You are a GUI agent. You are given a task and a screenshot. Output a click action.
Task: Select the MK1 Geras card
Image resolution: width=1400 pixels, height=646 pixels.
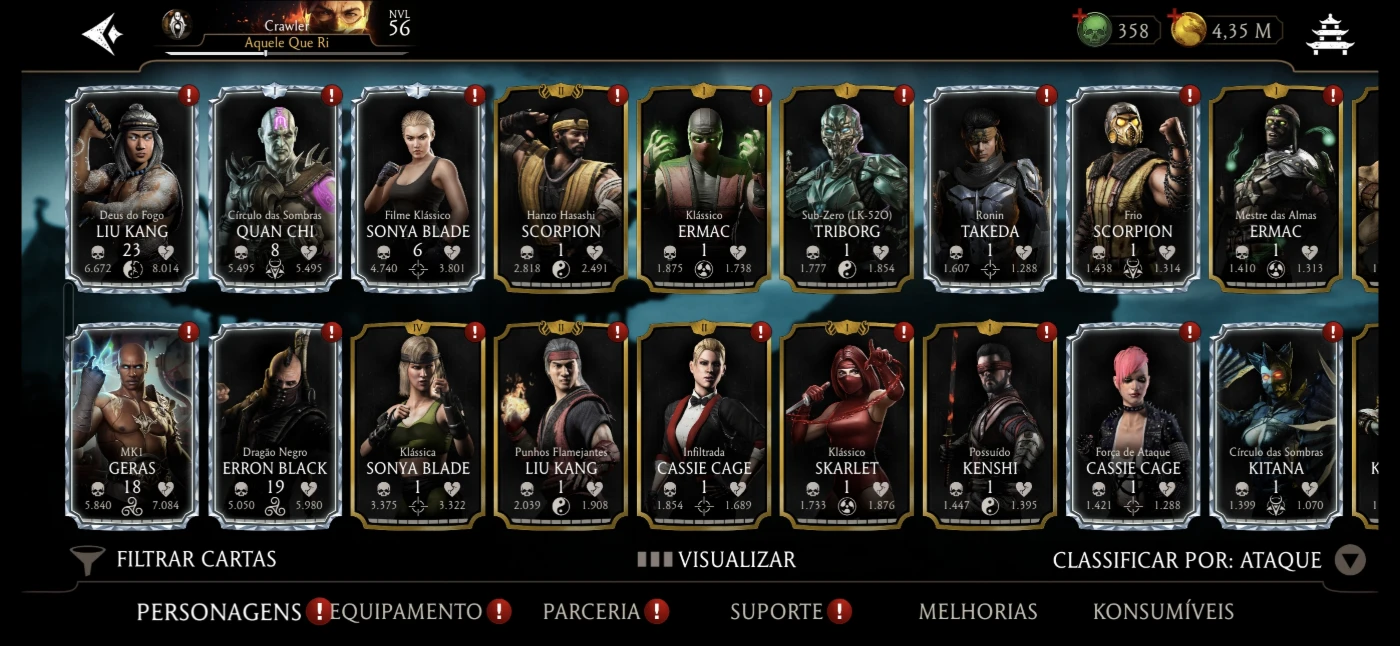[132, 426]
